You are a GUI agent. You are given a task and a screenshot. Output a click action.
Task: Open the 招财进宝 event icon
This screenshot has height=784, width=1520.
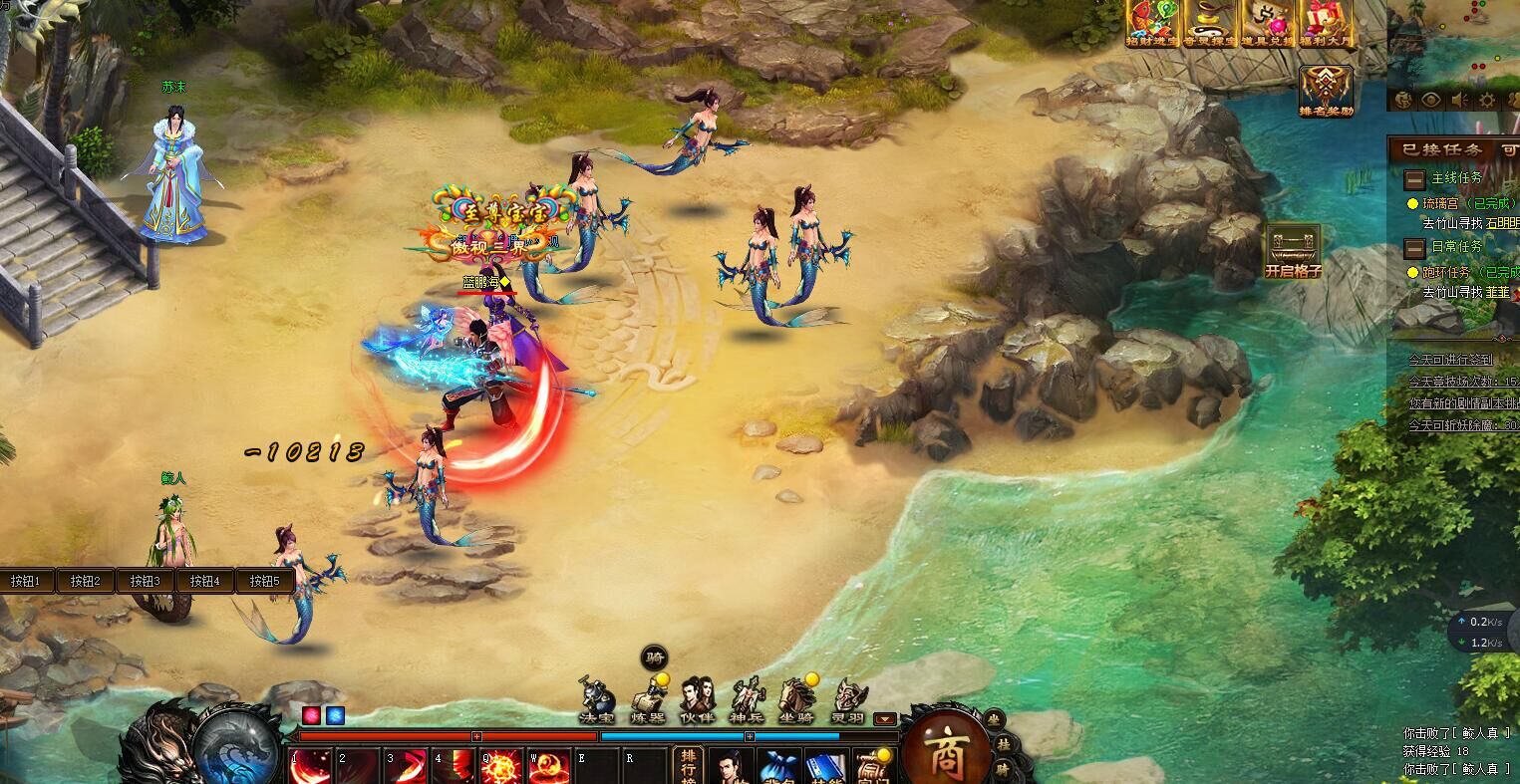(1153, 22)
